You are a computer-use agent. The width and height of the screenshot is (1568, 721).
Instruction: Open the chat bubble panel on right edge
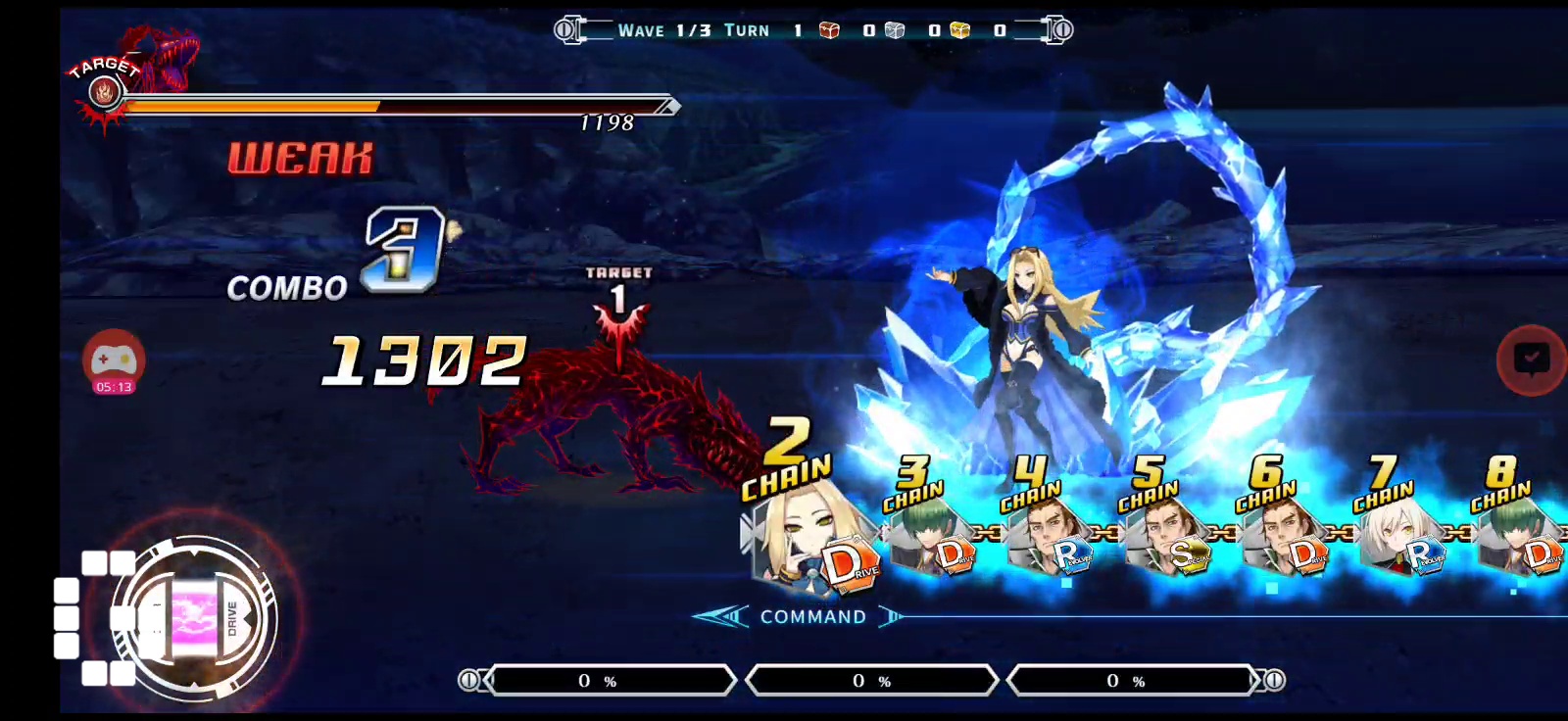coord(1529,360)
